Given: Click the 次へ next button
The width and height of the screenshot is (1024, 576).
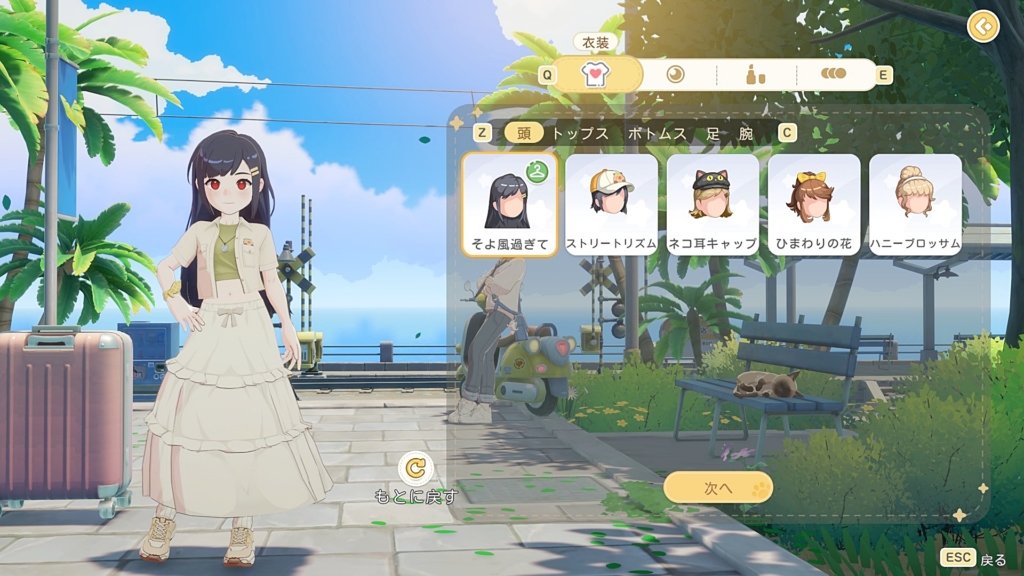Looking at the screenshot, I should (x=718, y=488).
